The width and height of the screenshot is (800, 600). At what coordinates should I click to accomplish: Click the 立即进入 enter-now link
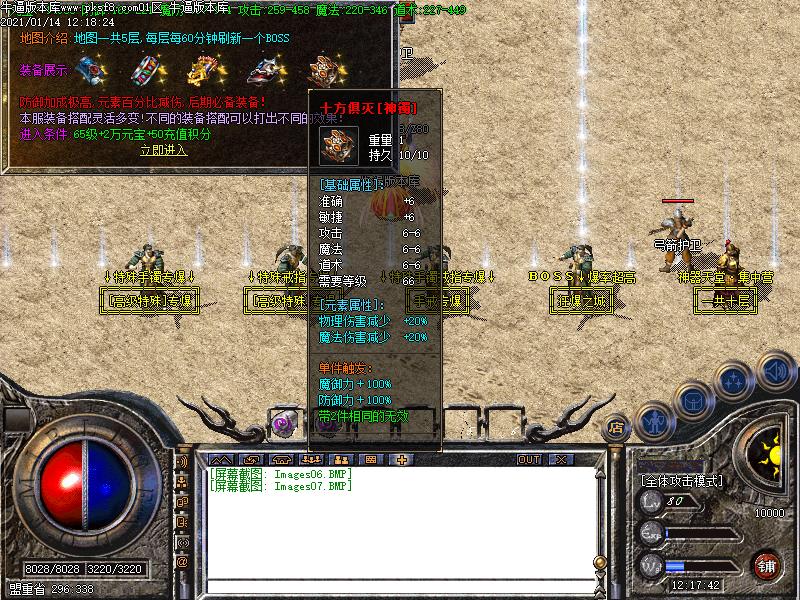pos(163,150)
